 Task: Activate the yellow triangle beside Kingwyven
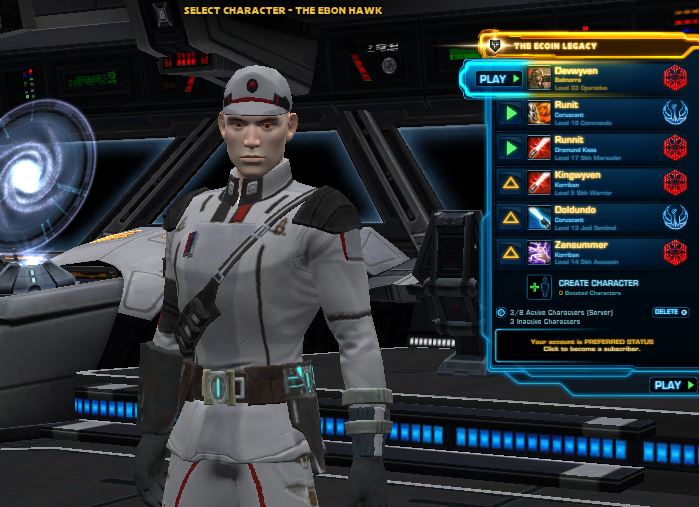(510, 182)
